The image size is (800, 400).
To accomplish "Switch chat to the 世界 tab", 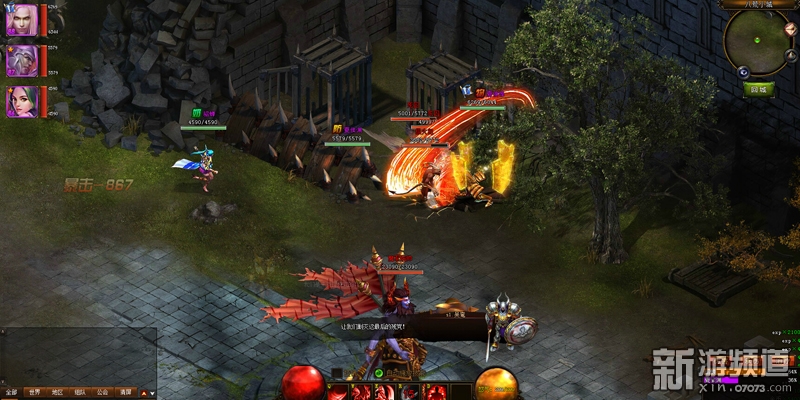I will (x=35, y=393).
